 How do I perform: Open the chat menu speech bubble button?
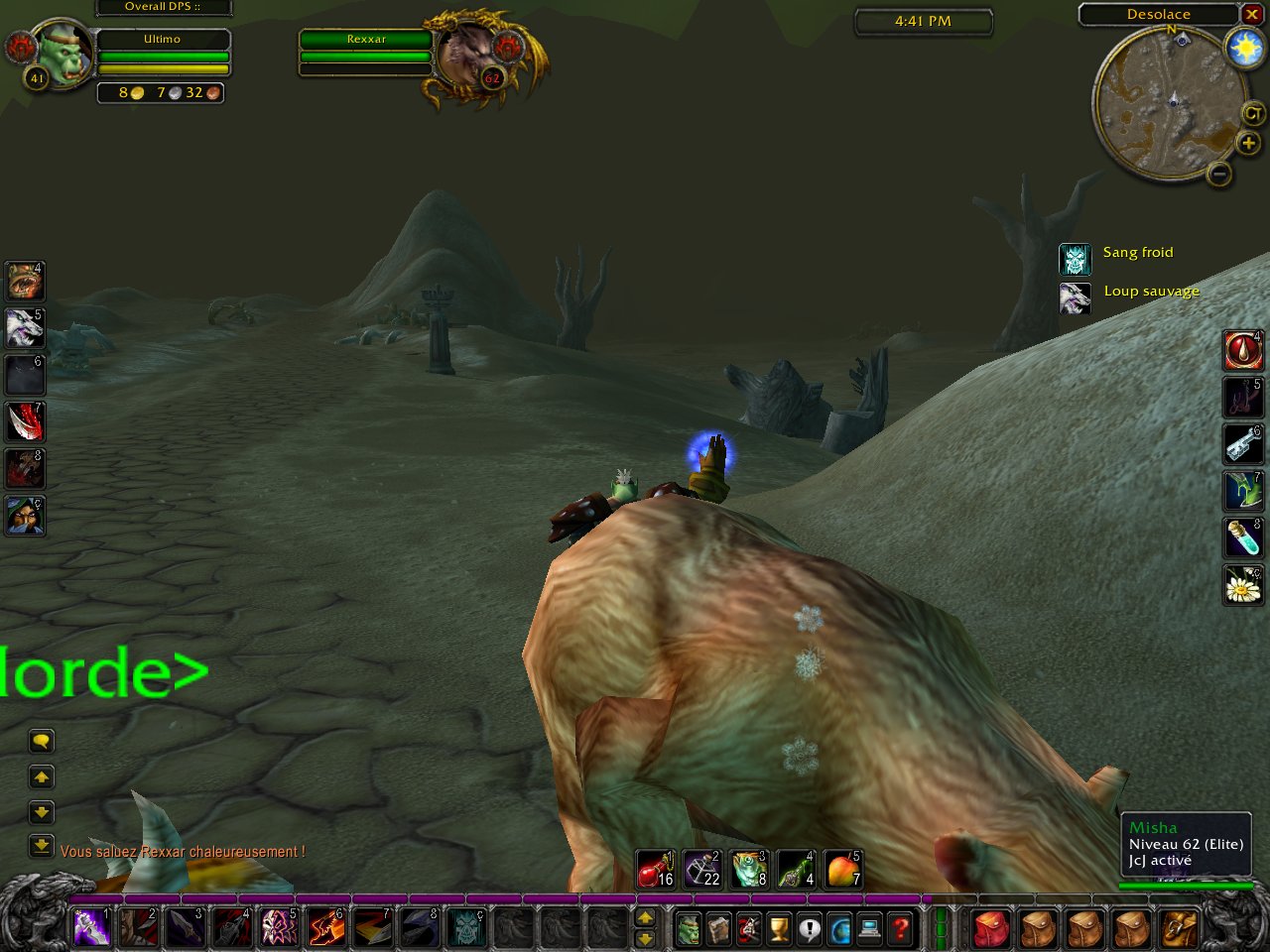coord(41,741)
